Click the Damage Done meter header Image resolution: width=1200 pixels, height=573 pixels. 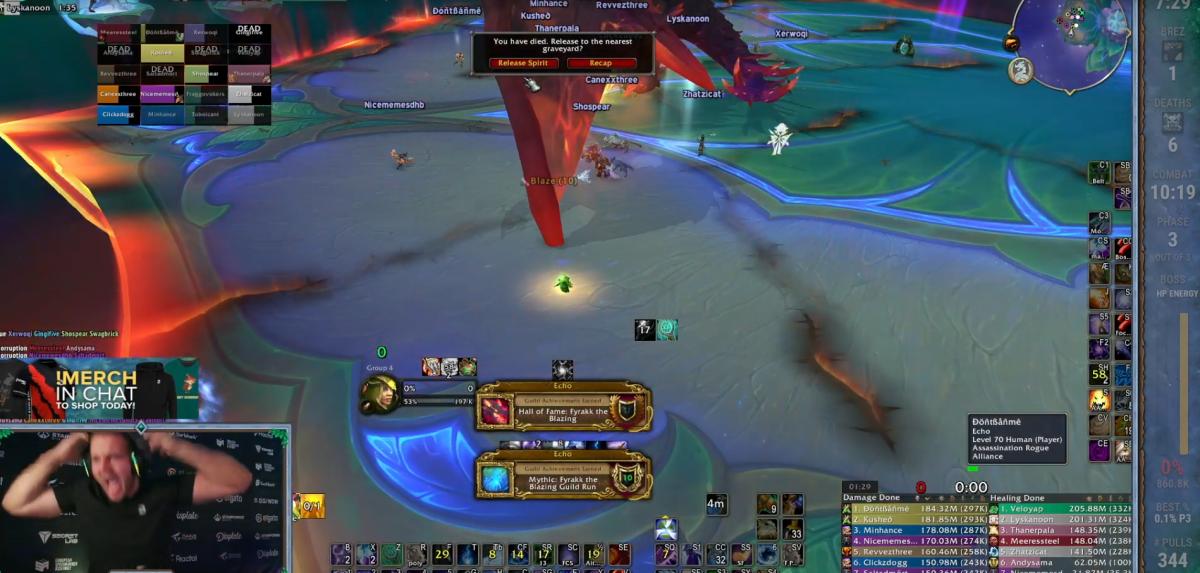[x=874, y=498]
